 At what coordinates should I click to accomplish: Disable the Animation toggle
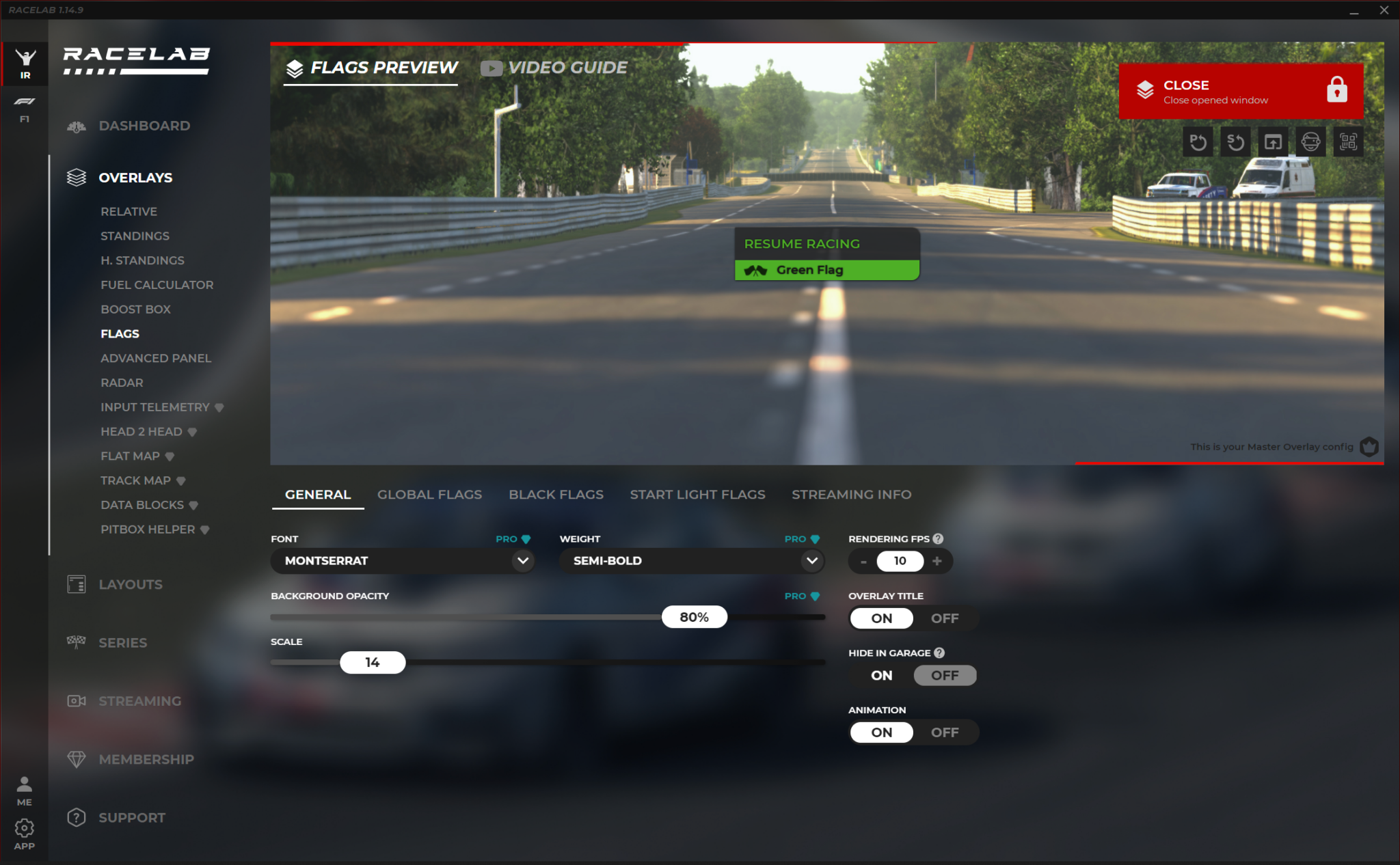(944, 732)
